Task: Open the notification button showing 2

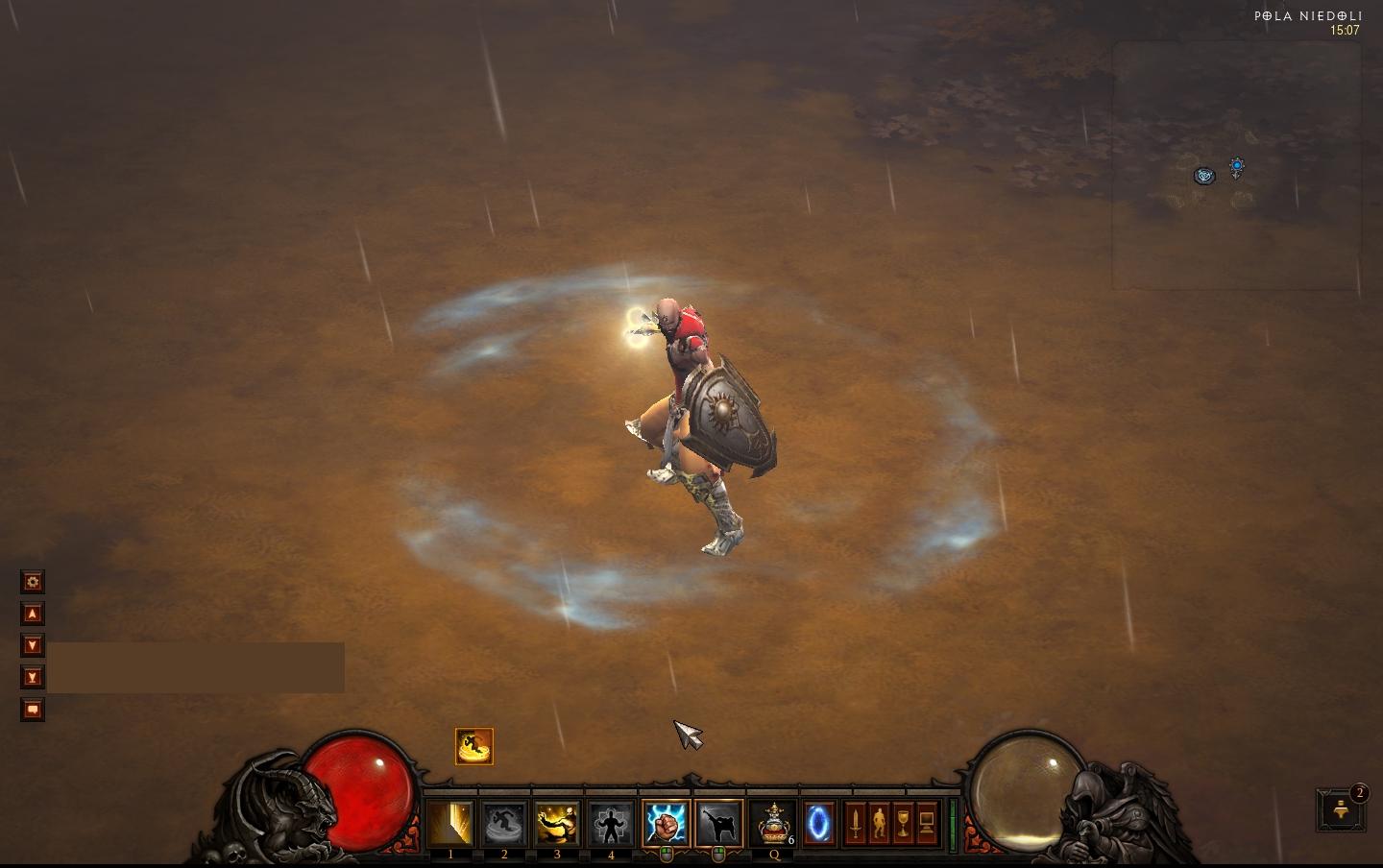Action: pos(1341,810)
